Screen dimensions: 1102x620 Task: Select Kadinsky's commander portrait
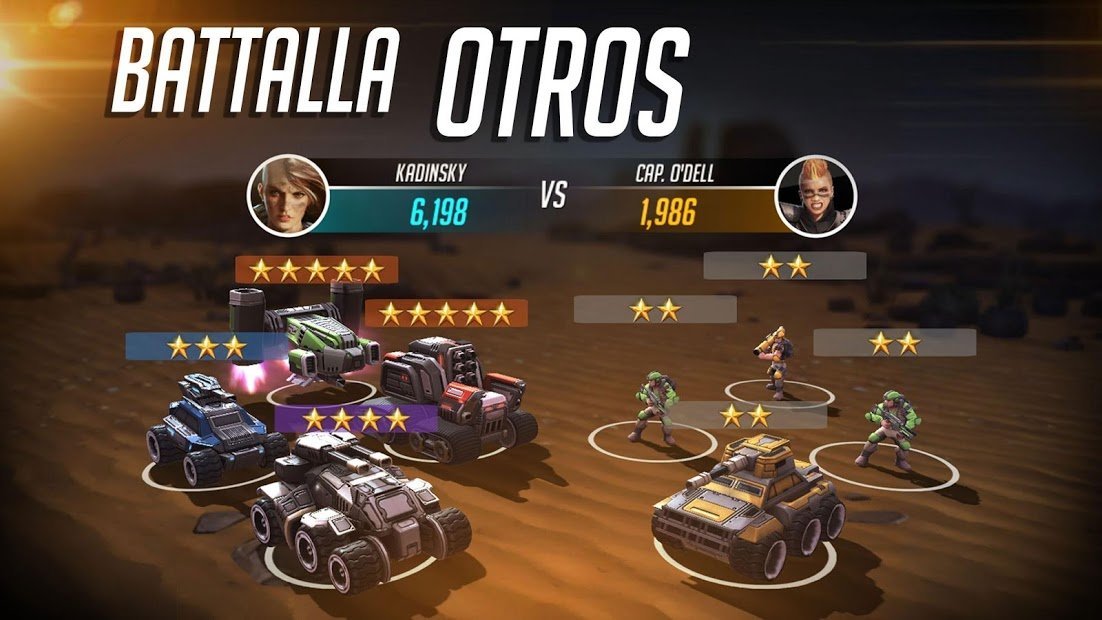tap(288, 195)
